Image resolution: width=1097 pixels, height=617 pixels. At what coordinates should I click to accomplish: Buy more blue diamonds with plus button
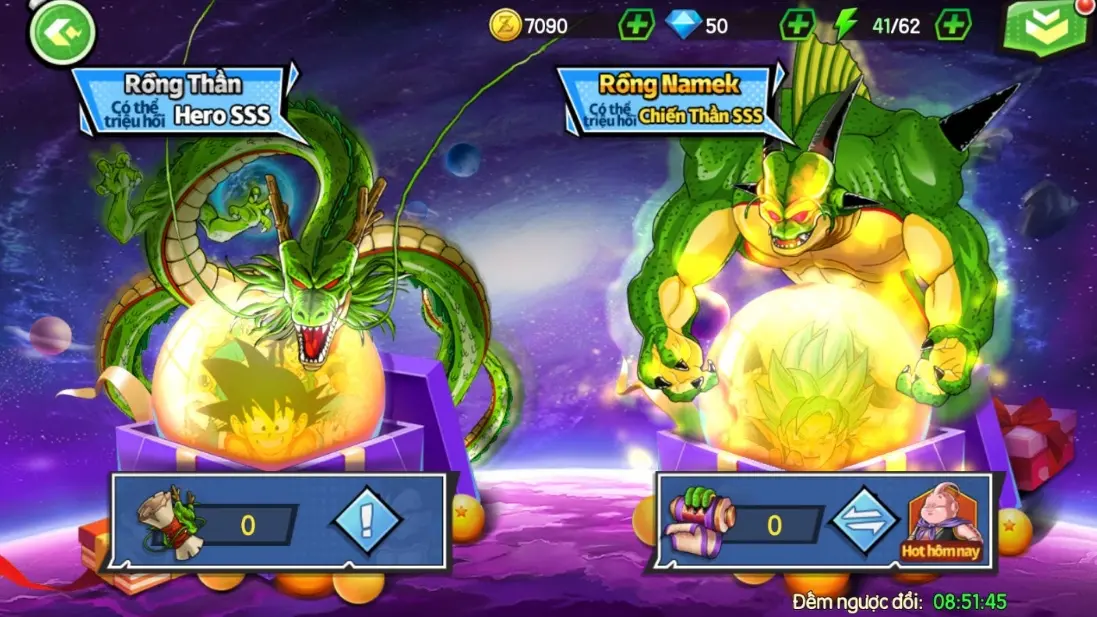796,25
